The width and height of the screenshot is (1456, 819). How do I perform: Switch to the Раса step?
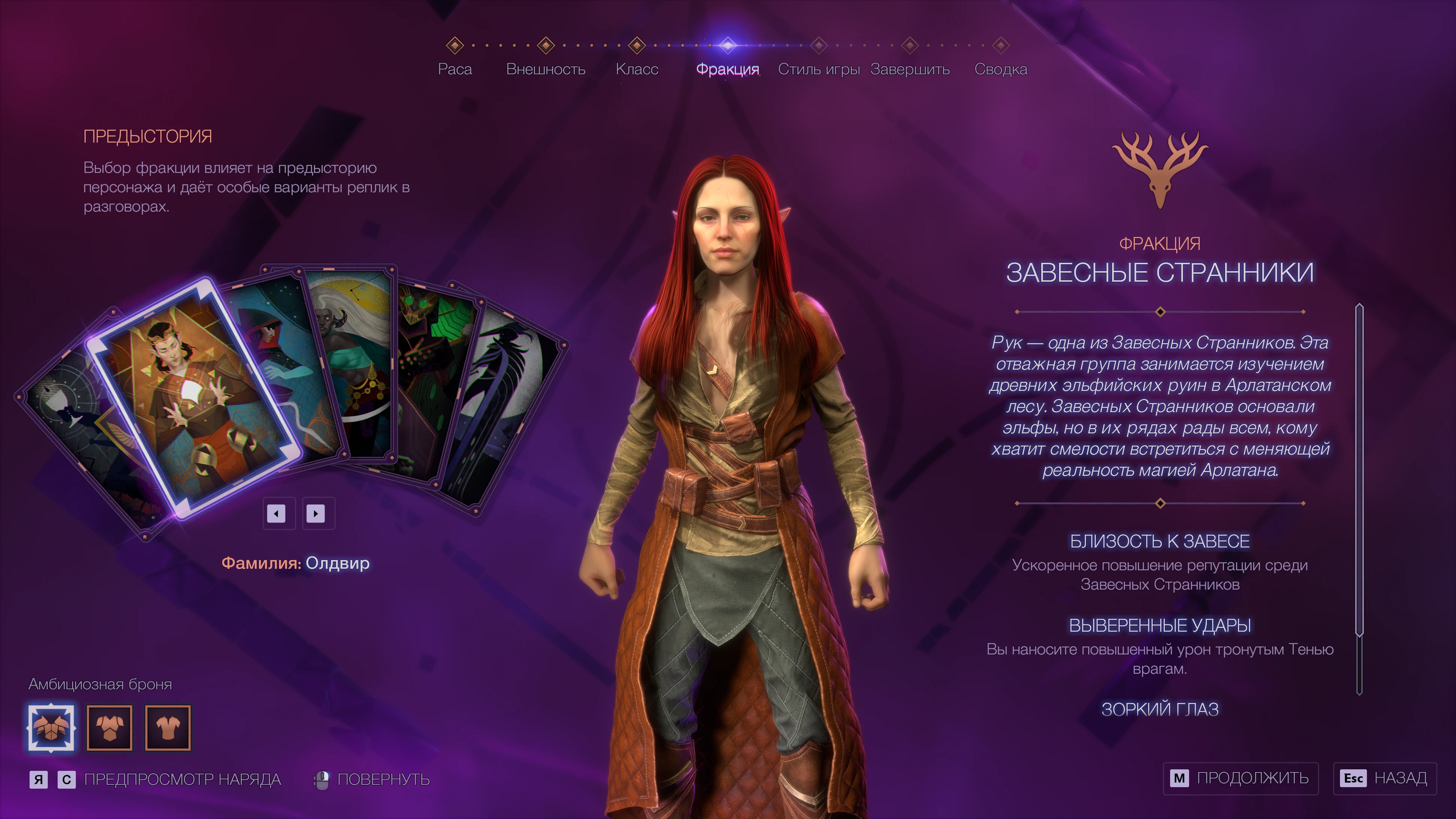coord(454,68)
